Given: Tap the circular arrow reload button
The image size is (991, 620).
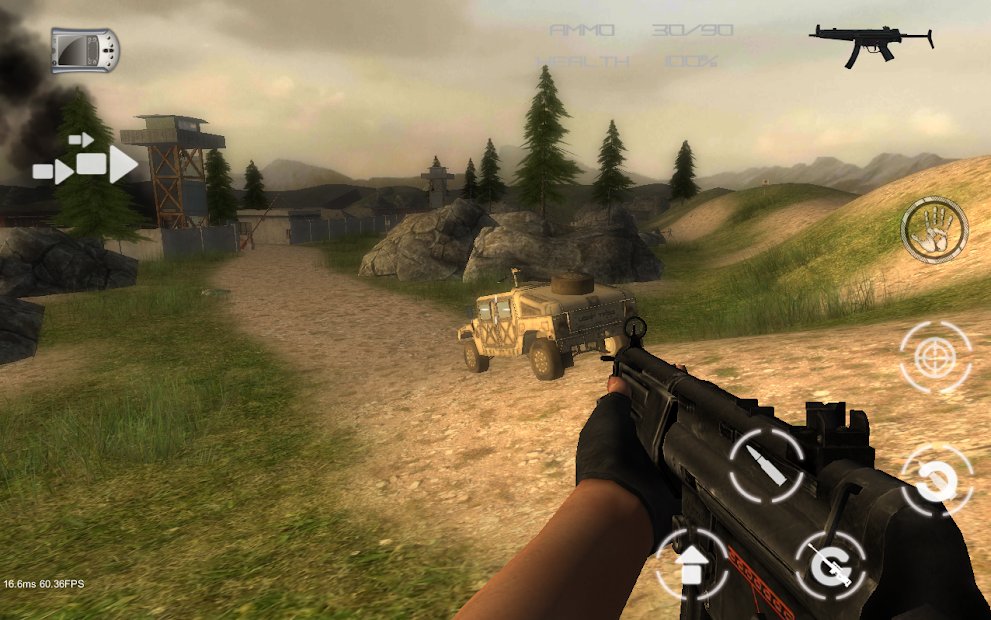Looking at the screenshot, I should click(x=937, y=481).
